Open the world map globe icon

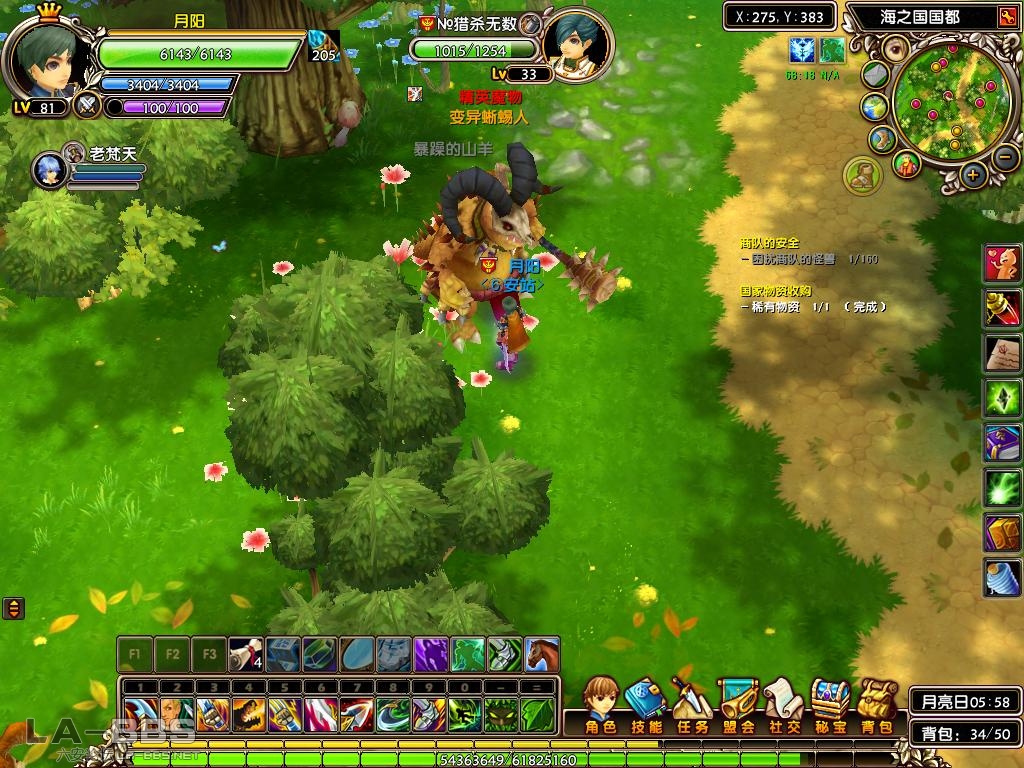(x=874, y=107)
